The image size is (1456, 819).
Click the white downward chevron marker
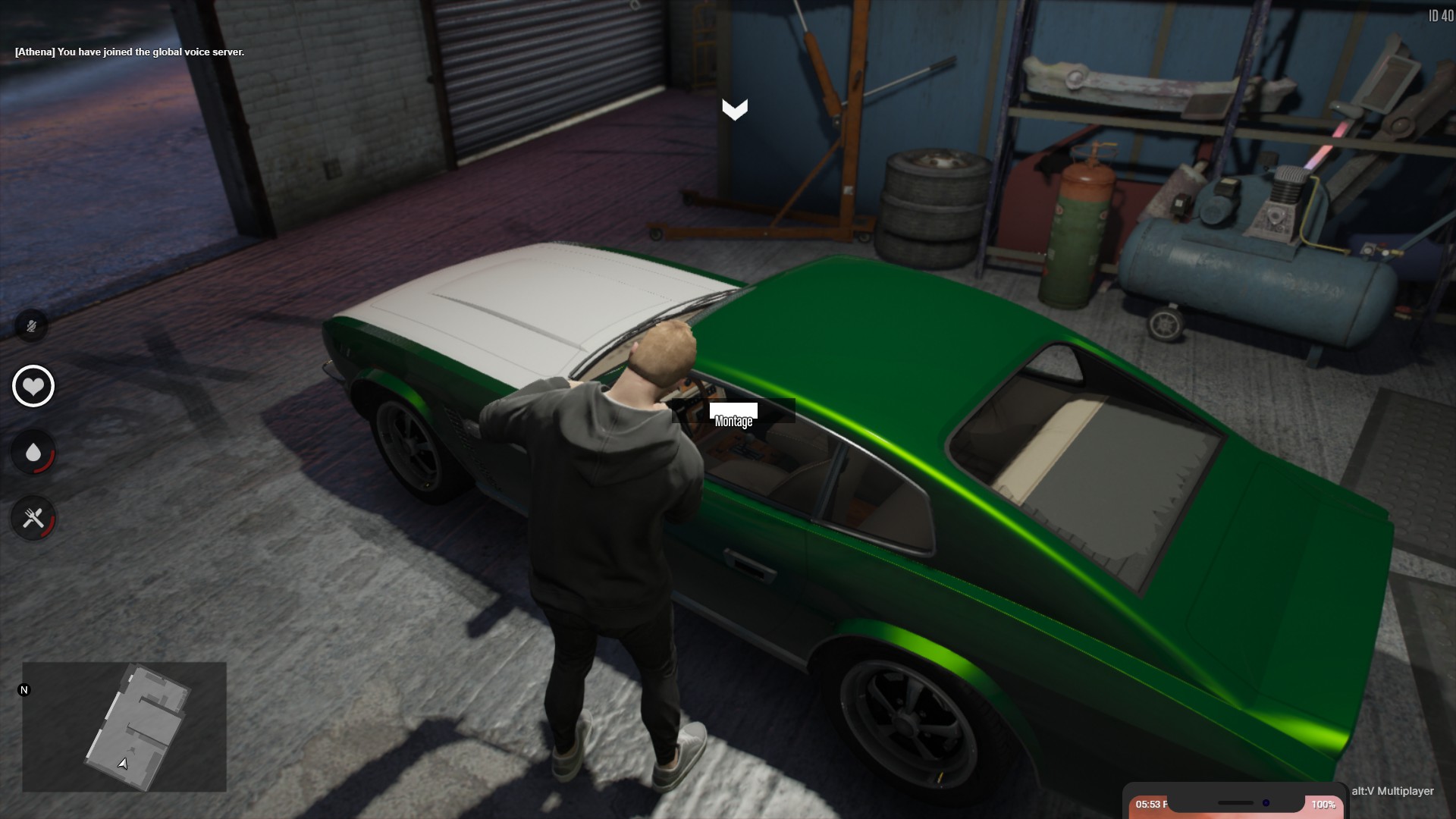point(734,110)
